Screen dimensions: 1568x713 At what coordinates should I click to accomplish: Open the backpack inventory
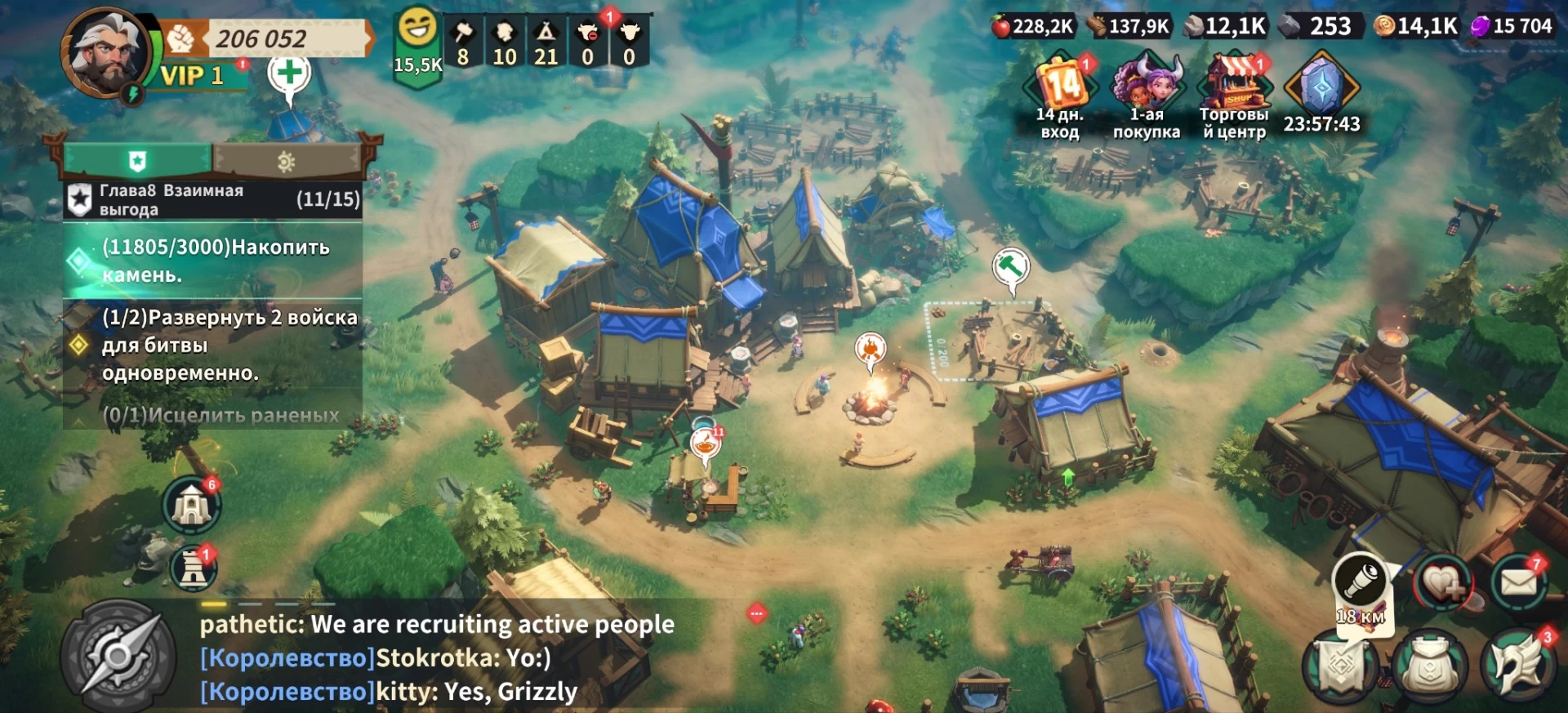1429,666
